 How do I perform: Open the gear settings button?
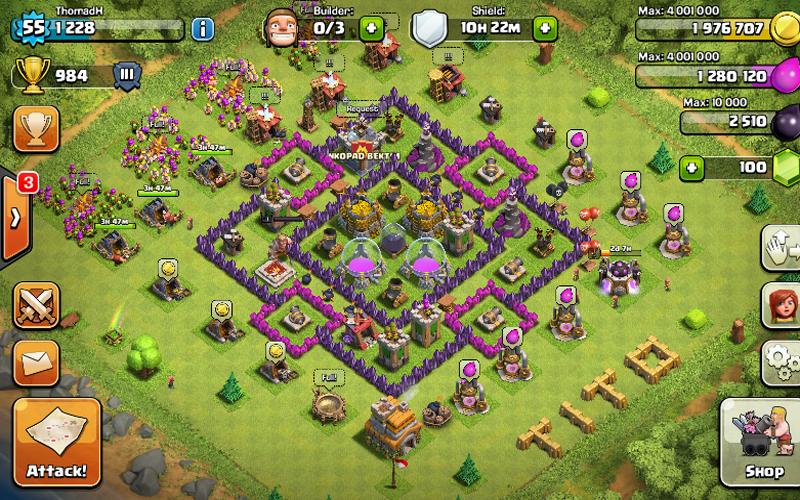pyautogui.click(x=782, y=358)
